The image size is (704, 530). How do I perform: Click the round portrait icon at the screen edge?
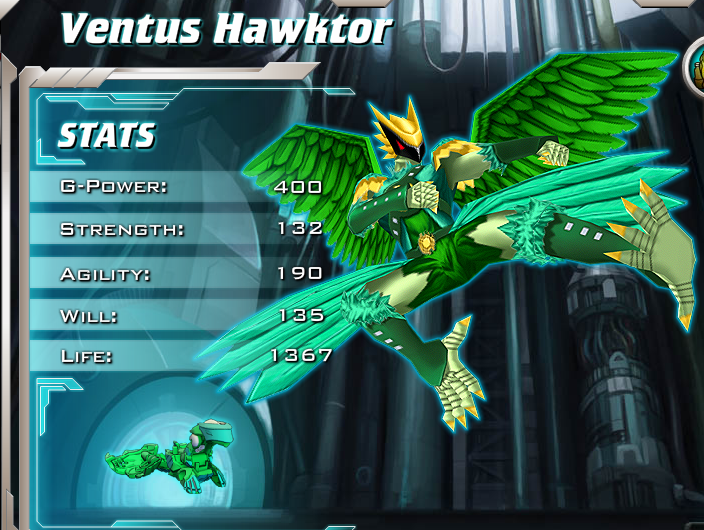pos(696,68)
